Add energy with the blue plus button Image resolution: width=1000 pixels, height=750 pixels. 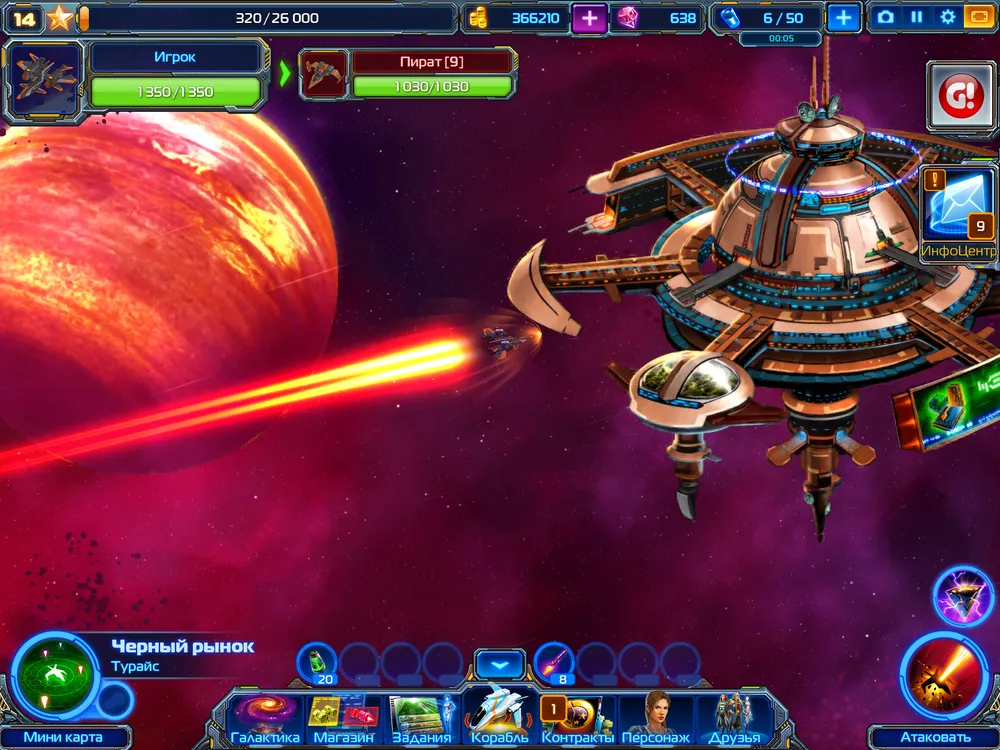[844, 18]
